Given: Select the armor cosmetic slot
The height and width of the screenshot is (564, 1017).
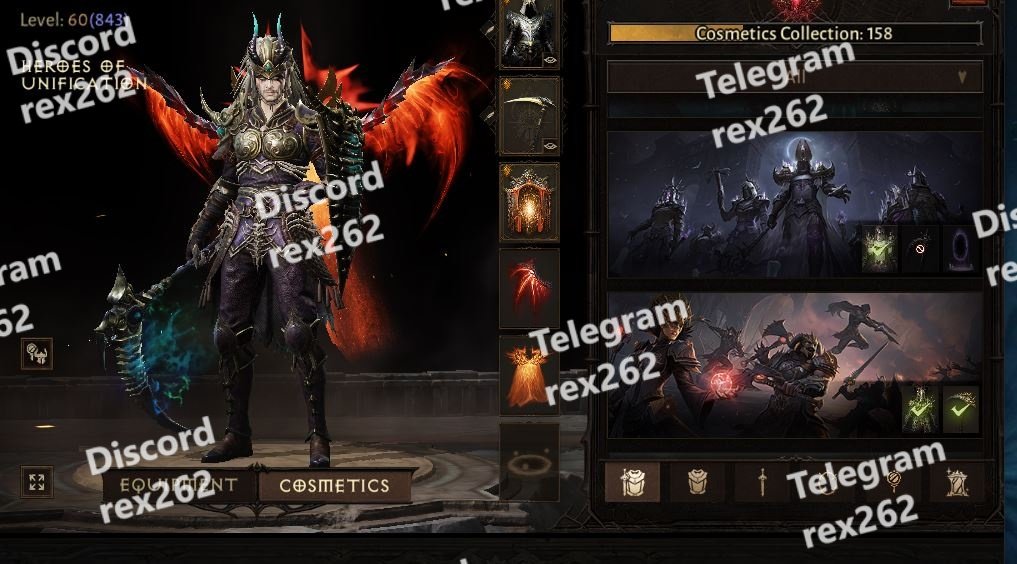Looking at the screenshot, I should (529, 36).
